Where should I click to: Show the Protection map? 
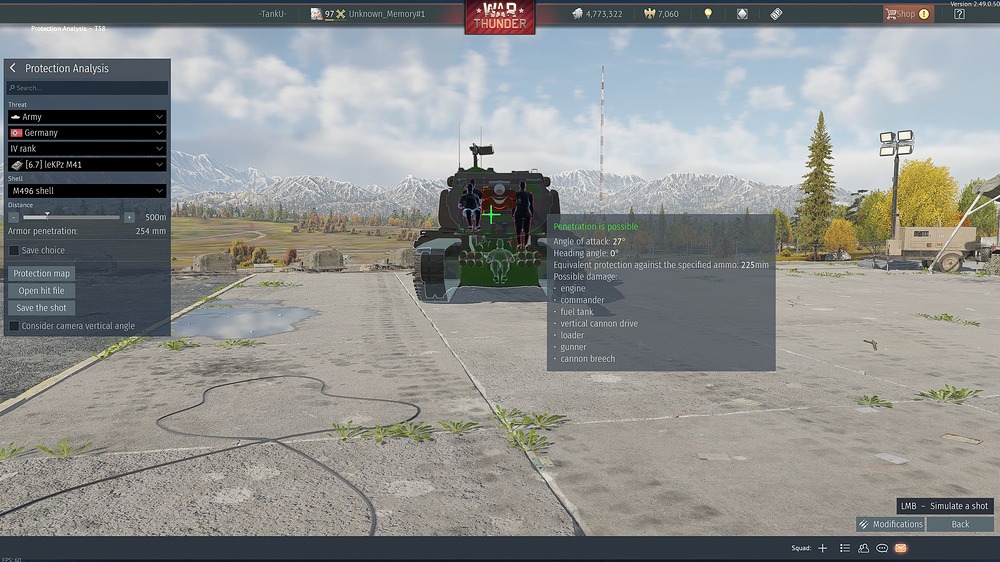(42, 273)
